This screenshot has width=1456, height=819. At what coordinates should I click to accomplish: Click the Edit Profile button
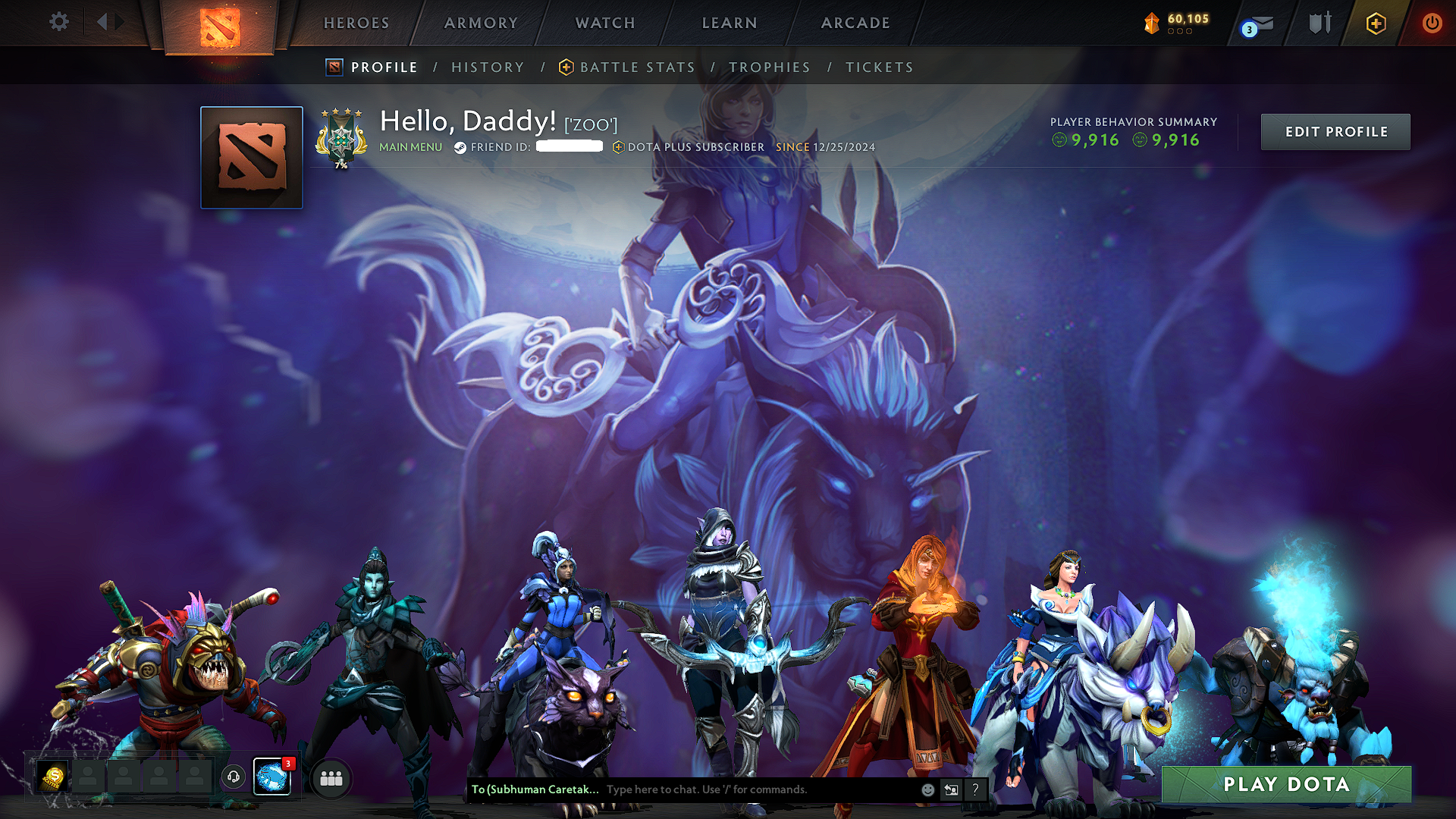[x=1335, y=131]
